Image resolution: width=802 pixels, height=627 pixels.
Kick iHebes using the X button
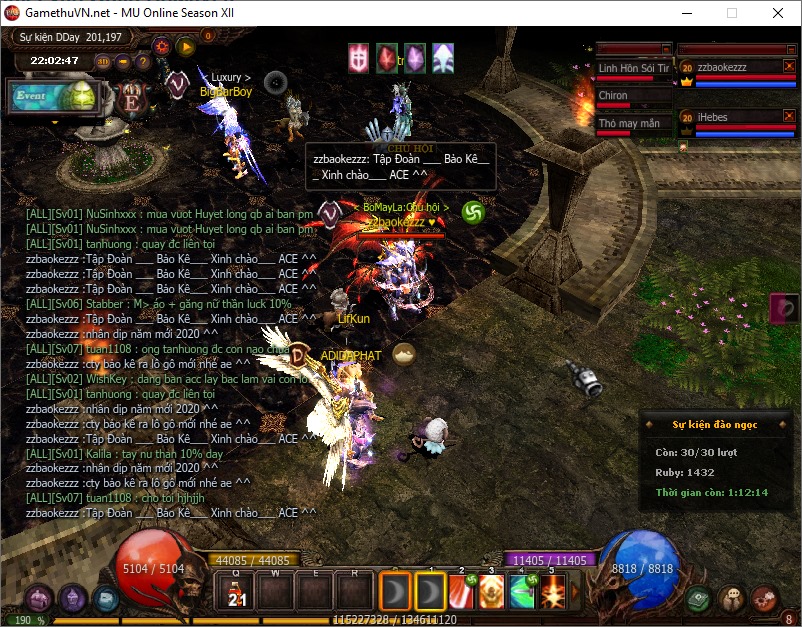[788, 117]
